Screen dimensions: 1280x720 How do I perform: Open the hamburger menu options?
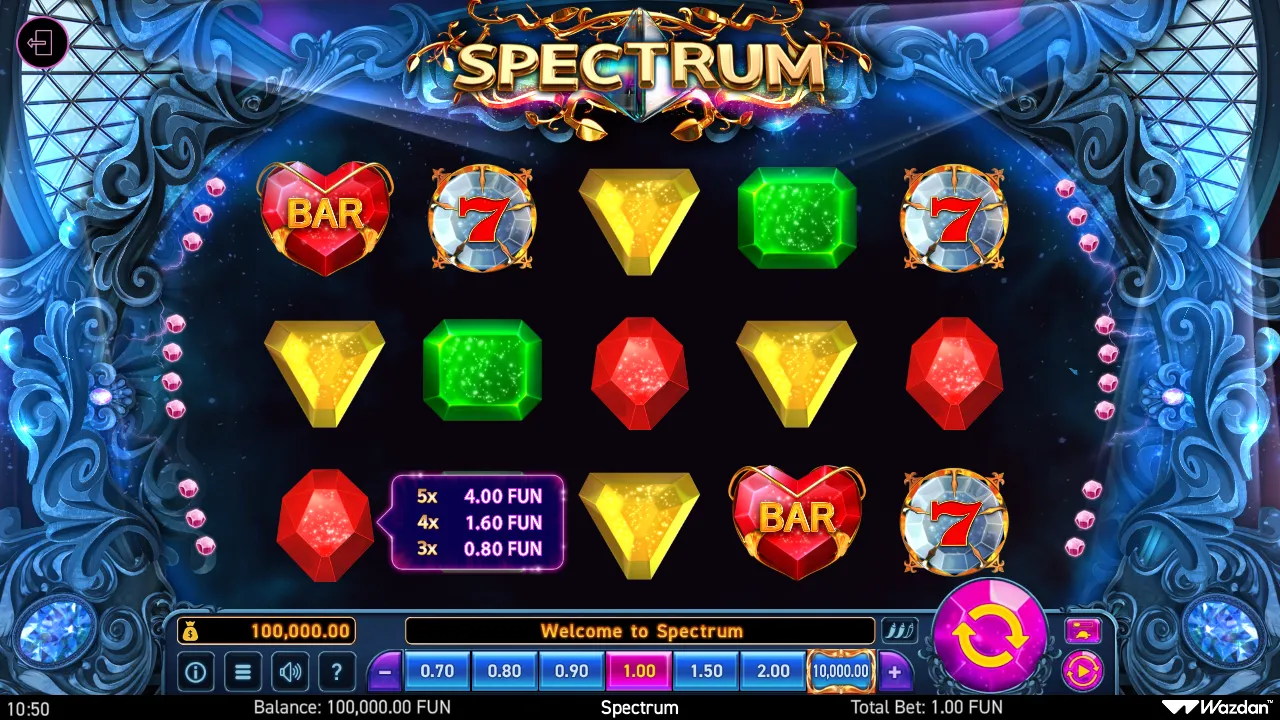242,671
